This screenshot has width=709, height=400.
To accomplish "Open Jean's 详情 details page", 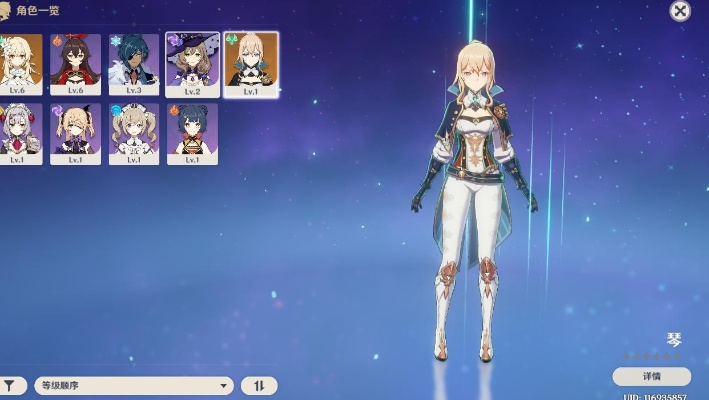I will [x=651, y=376].
